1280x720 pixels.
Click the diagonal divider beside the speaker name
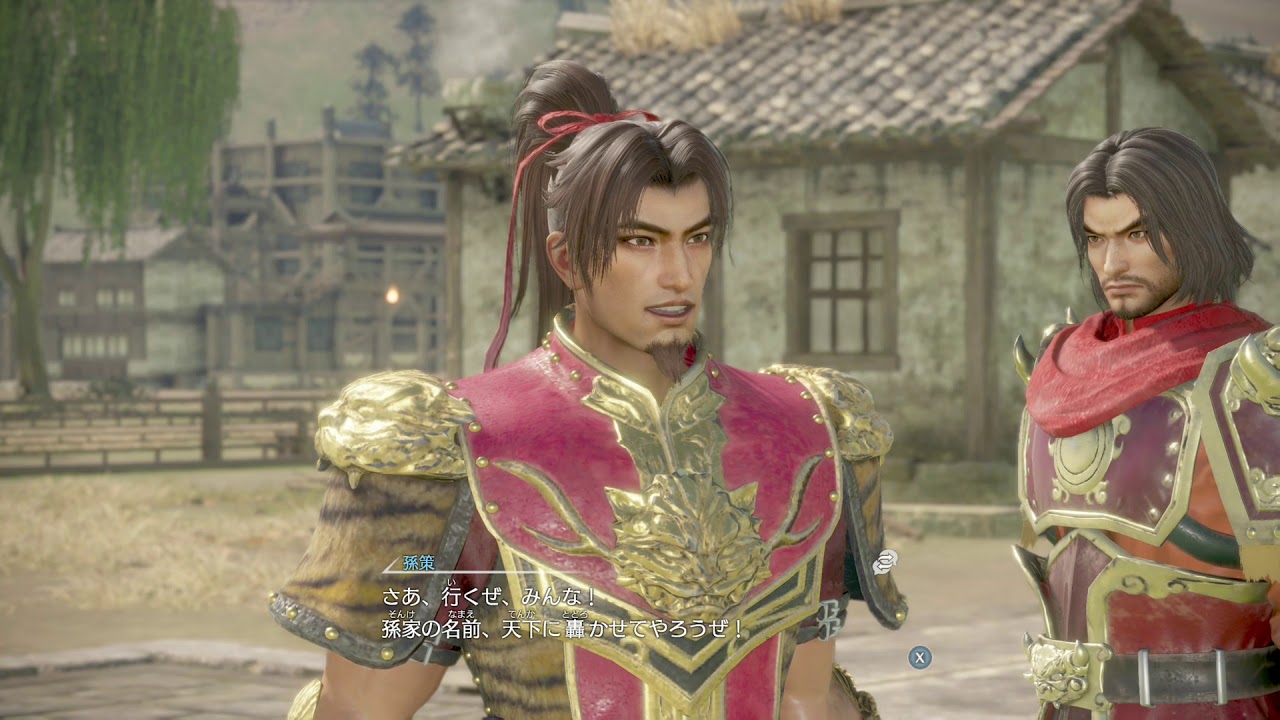pyautogui.click(x=393, y=565)
